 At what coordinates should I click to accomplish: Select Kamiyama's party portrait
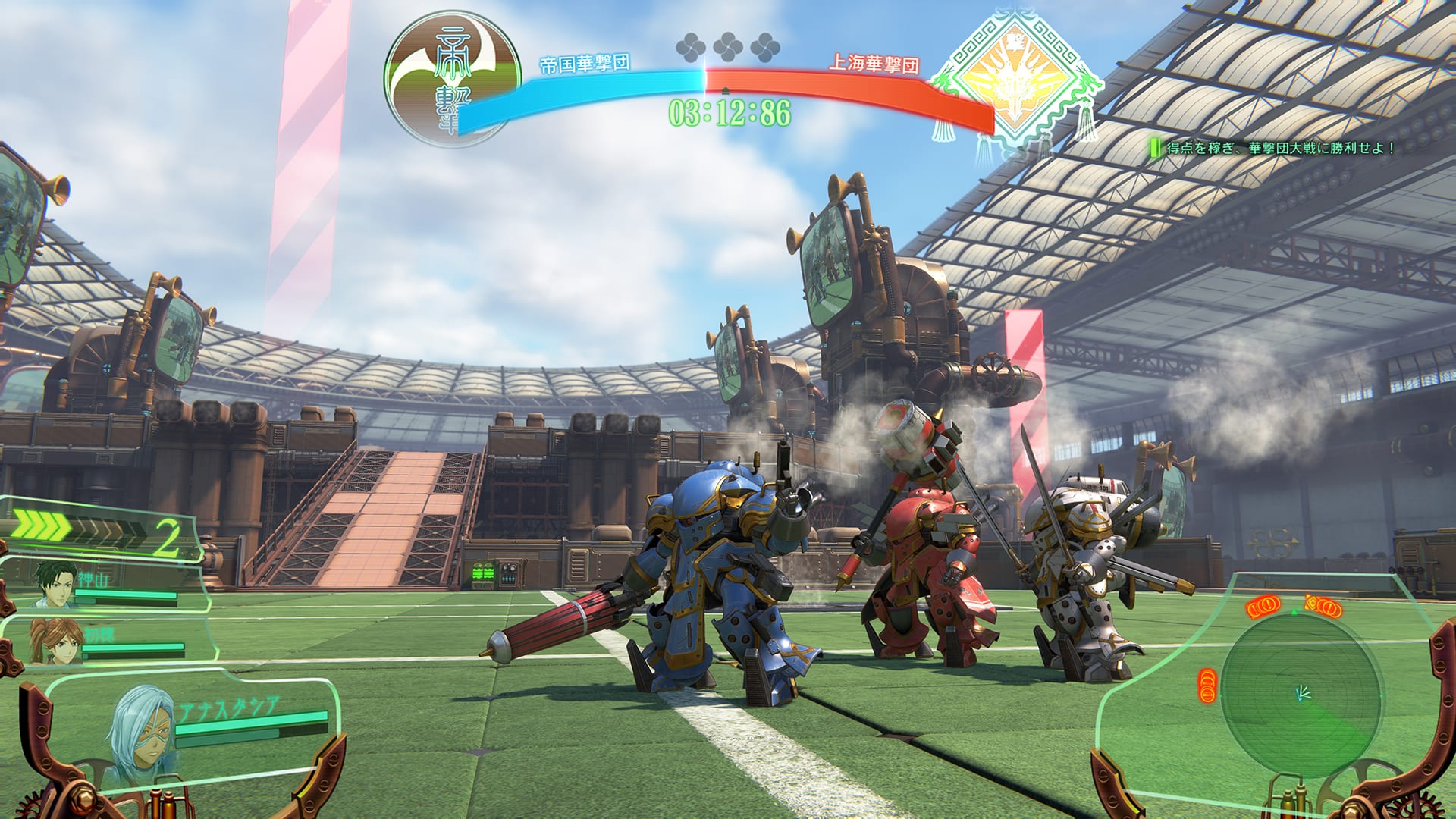coord(55,582)
